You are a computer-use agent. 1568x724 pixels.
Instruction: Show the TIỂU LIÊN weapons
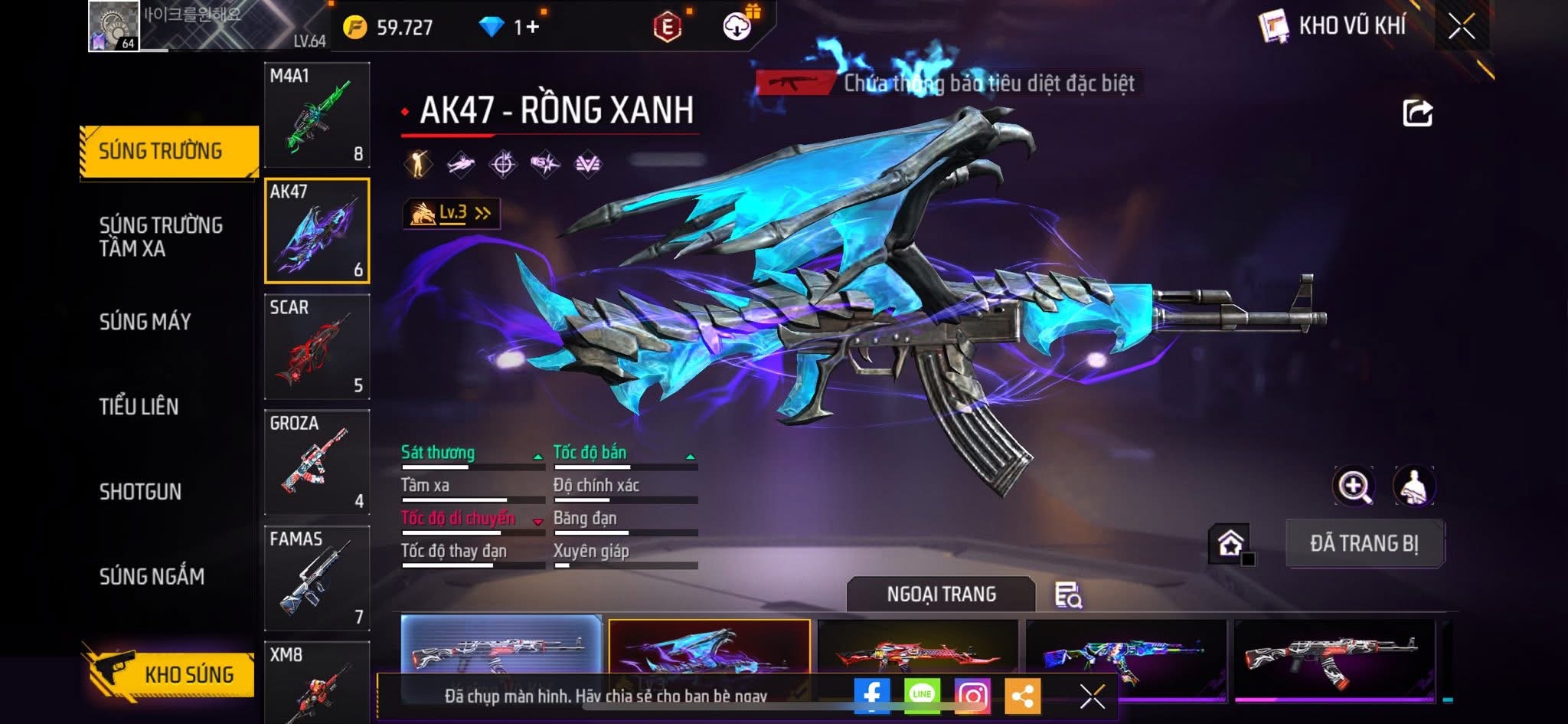click(x=139, y=407)
